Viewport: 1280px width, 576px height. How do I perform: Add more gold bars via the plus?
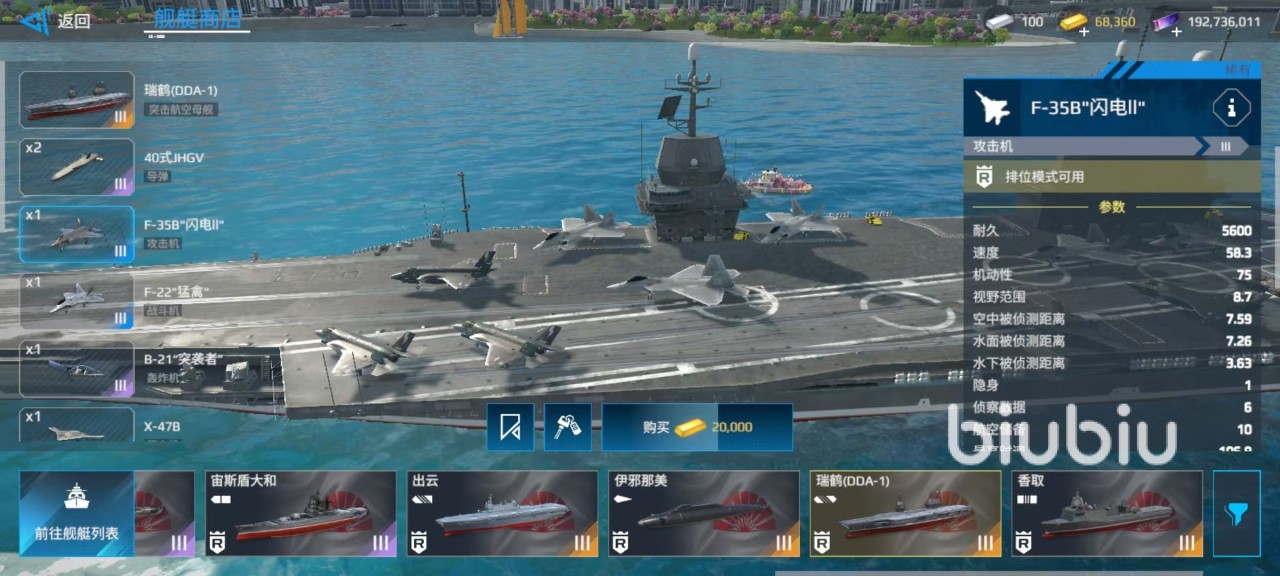pyautogui.click(x=1083, y=31)
